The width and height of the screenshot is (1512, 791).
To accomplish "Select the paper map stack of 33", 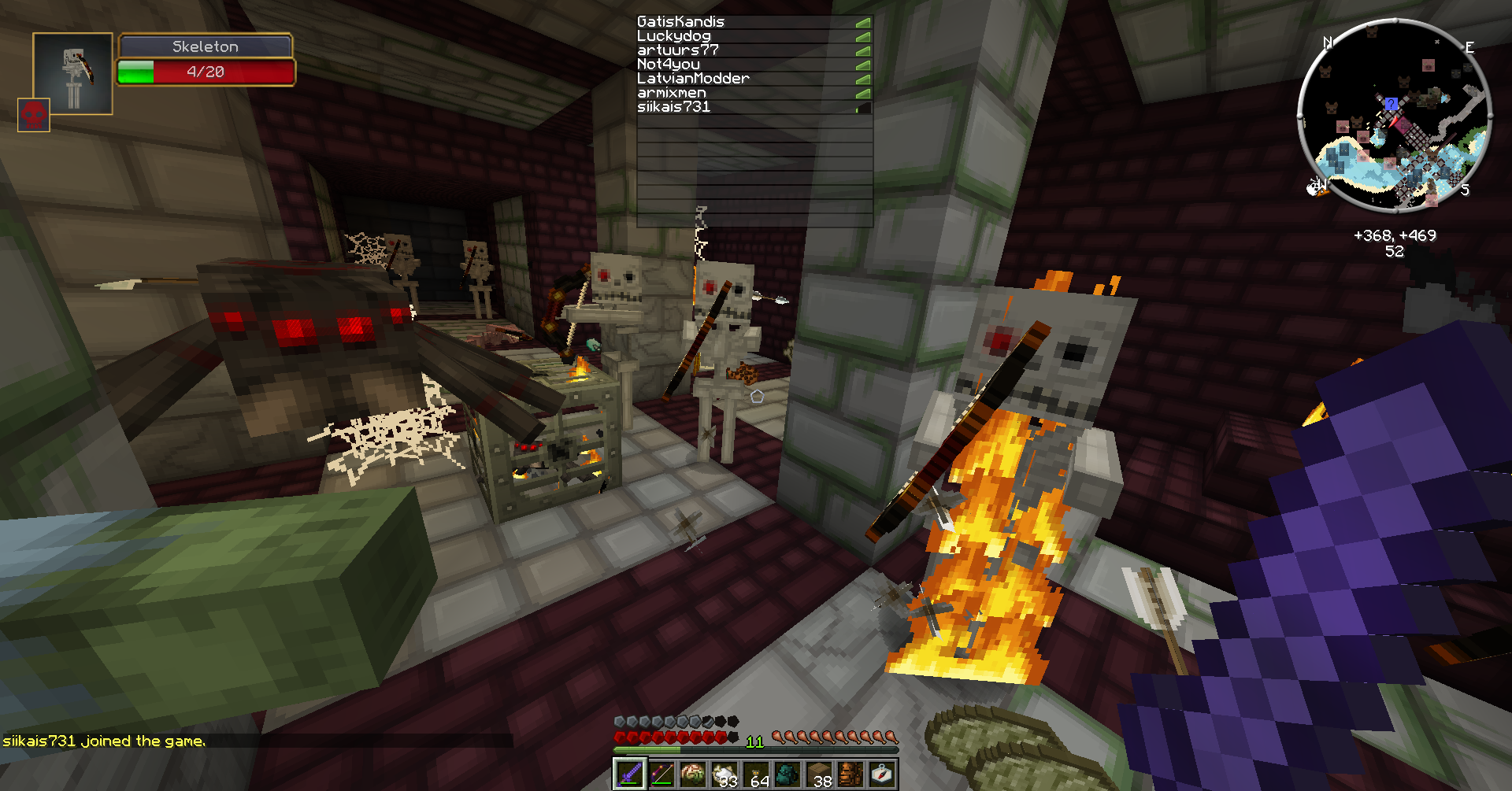I will [x=724, y=774].
